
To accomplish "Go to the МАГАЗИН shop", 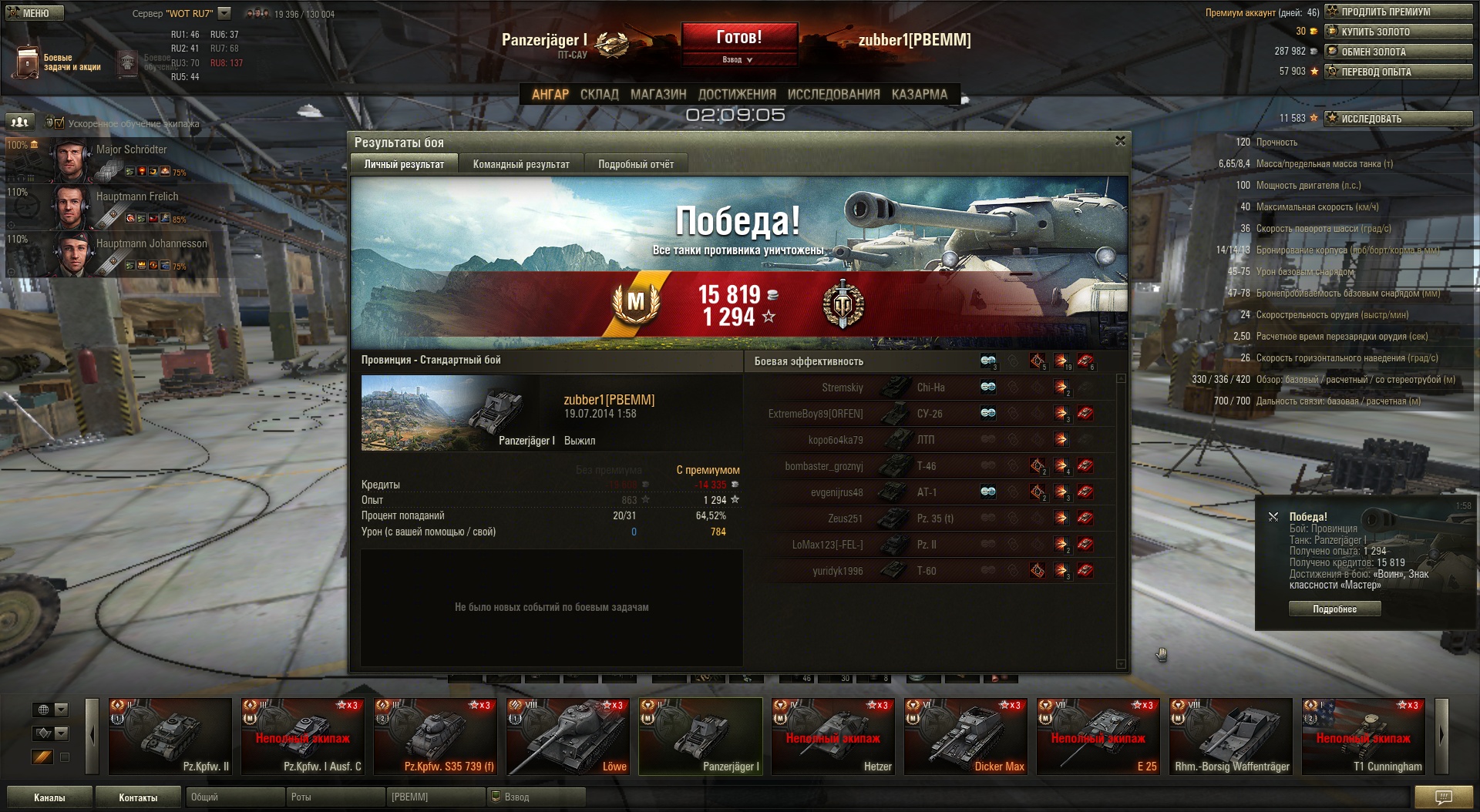I will (658, 94).
